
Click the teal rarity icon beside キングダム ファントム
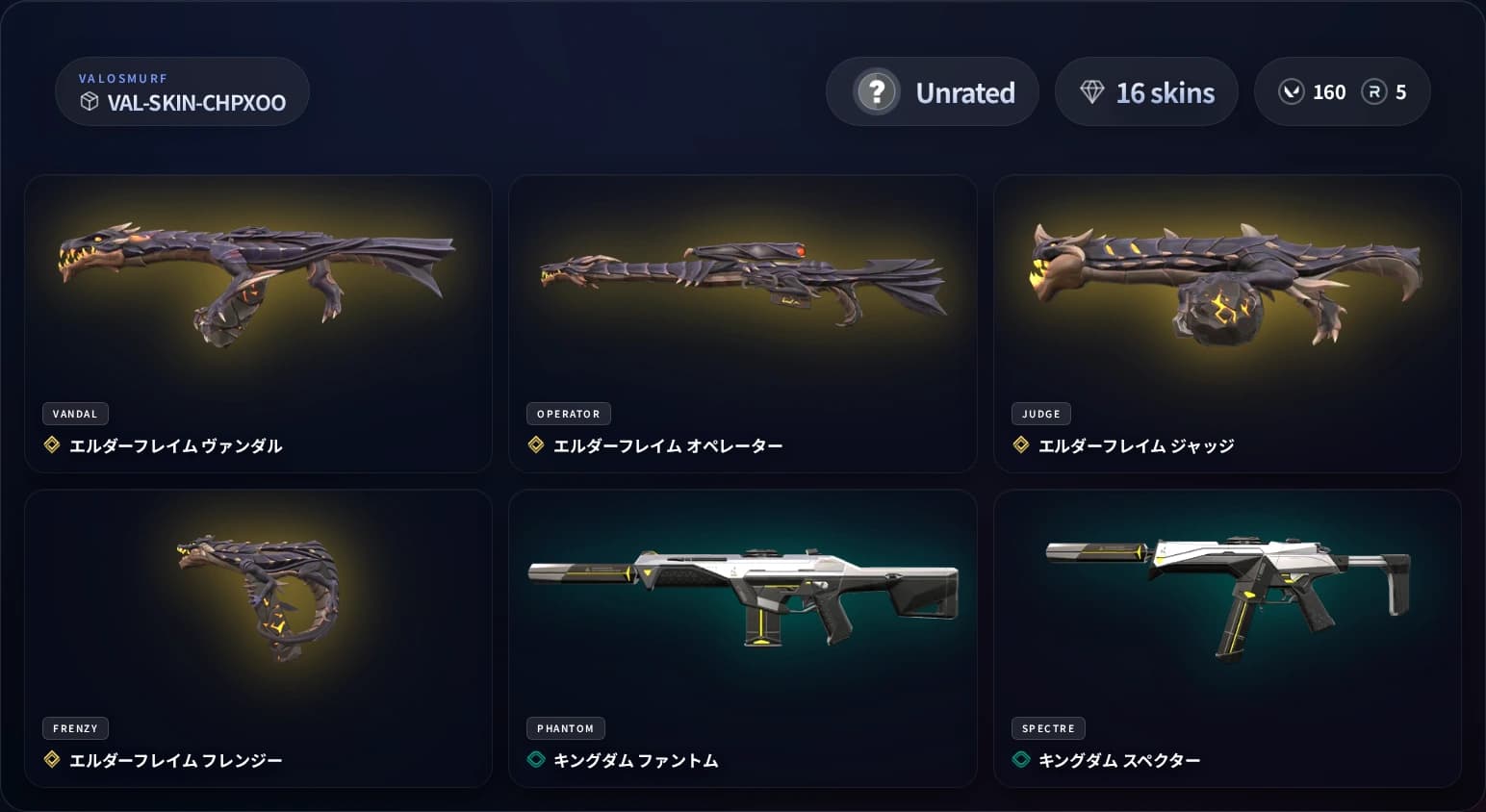point(536,759)
